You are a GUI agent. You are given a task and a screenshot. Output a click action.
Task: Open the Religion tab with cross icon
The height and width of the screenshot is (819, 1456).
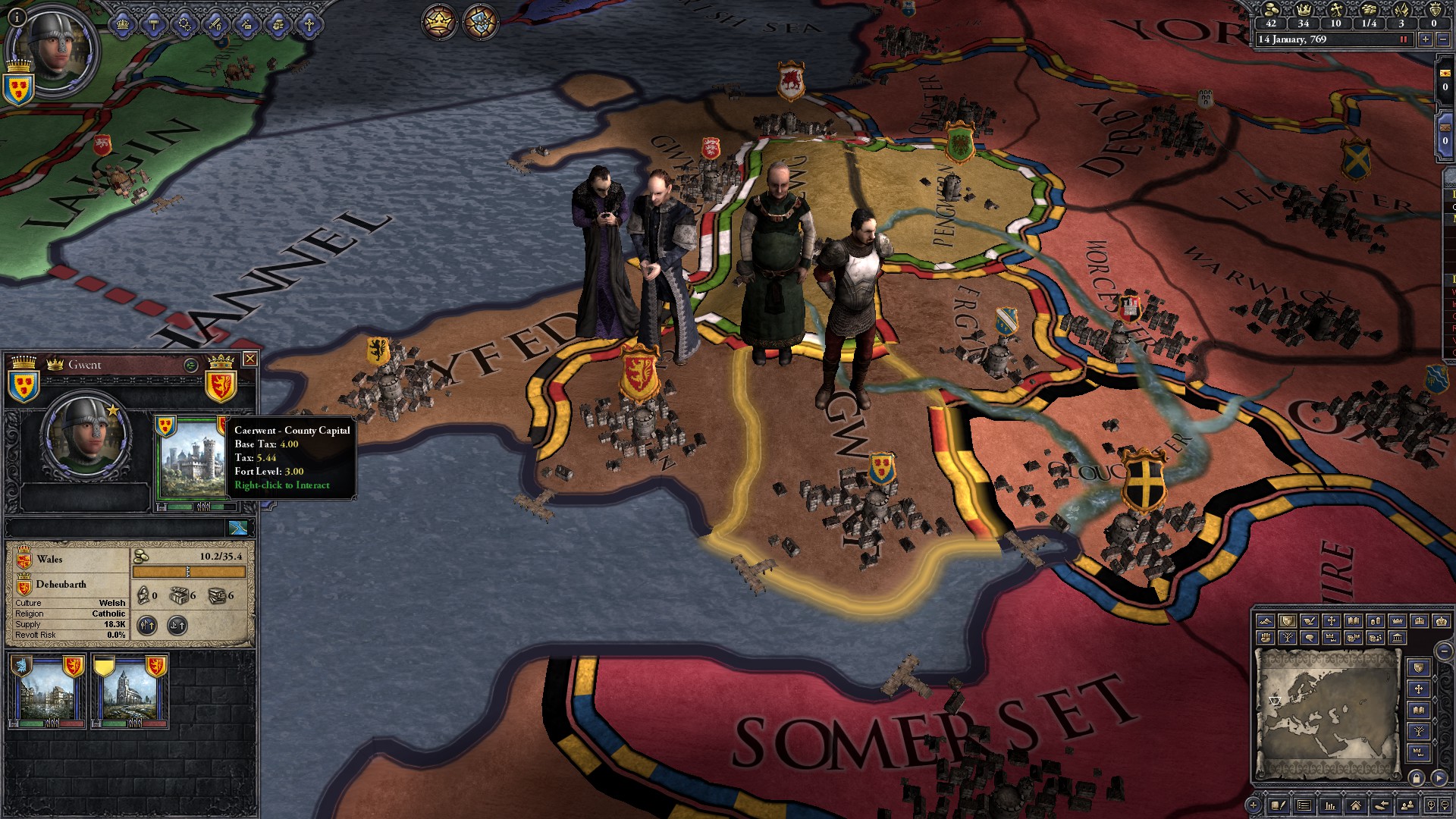[309, 24]
